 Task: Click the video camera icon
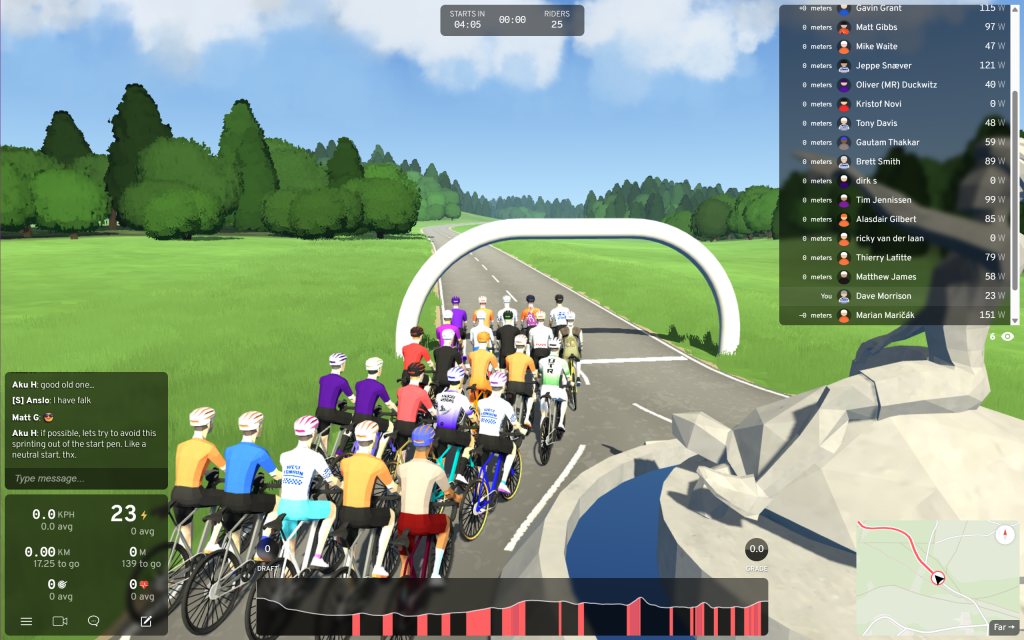click(x=60, y=621)
